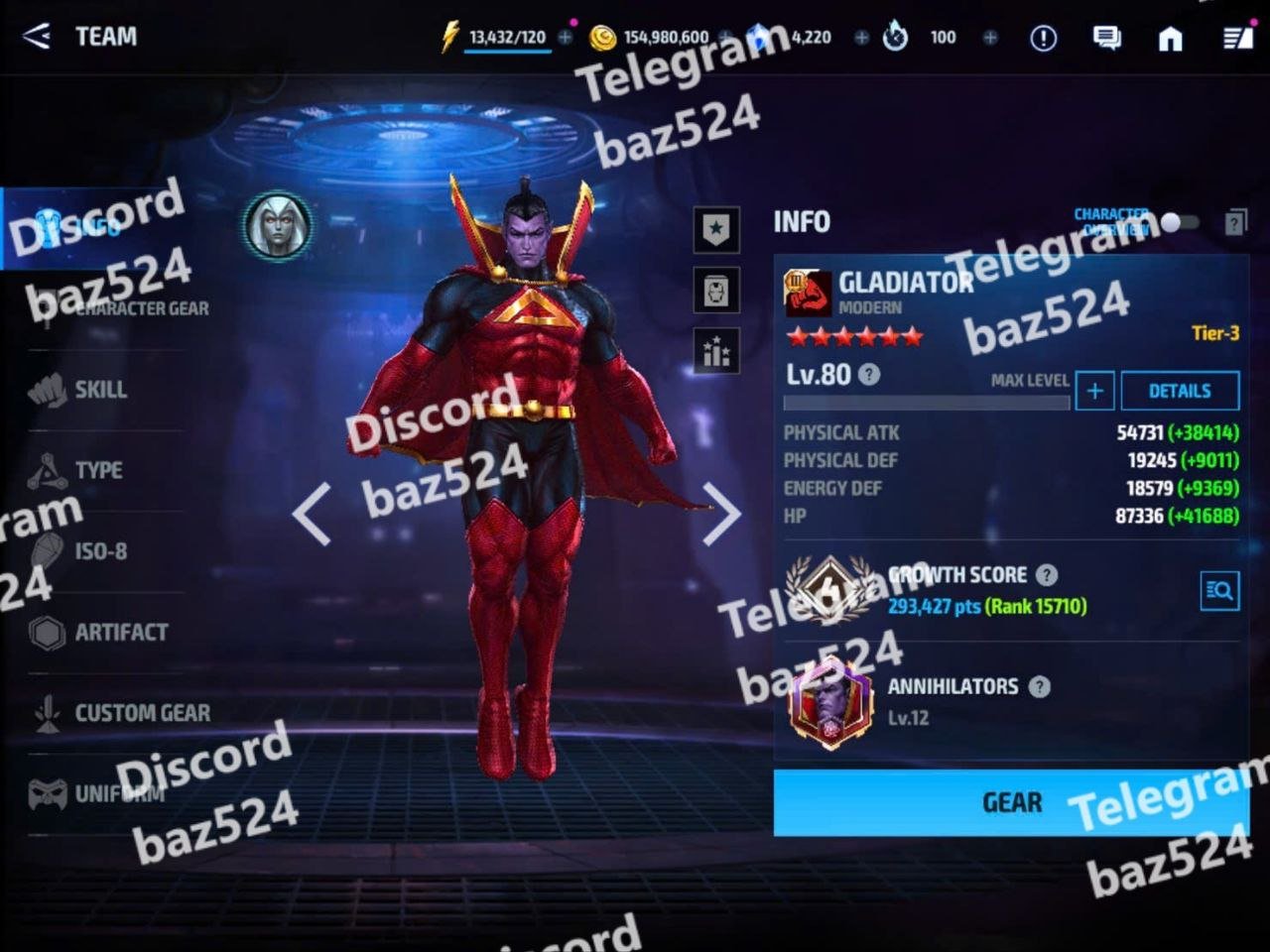This screenshot has height=952, width=1270.
Task: Open character DETAILS
Action: 1179,391
